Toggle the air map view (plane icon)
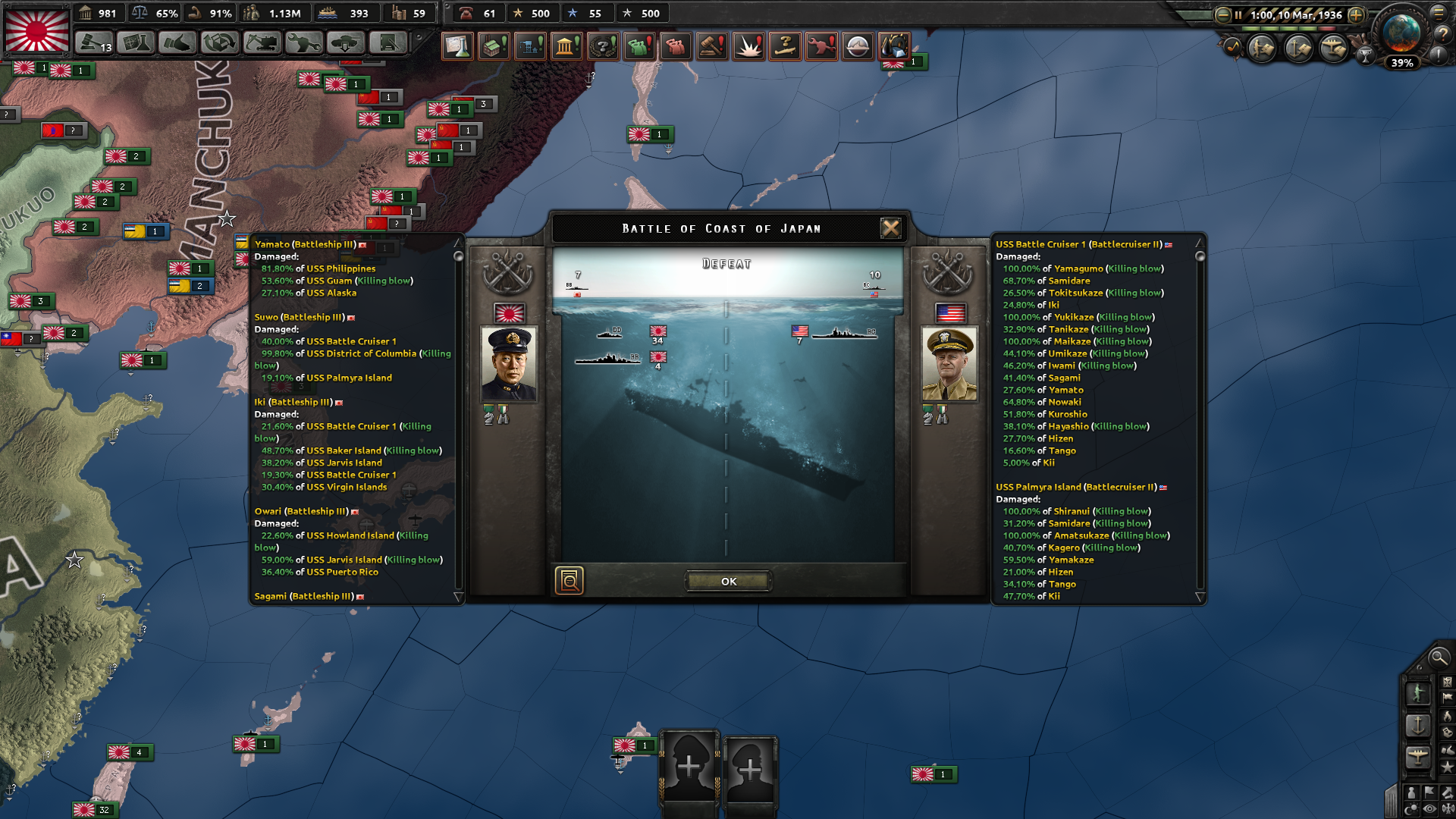This screenshot has width=1456, height=819. pos(1418,756)
